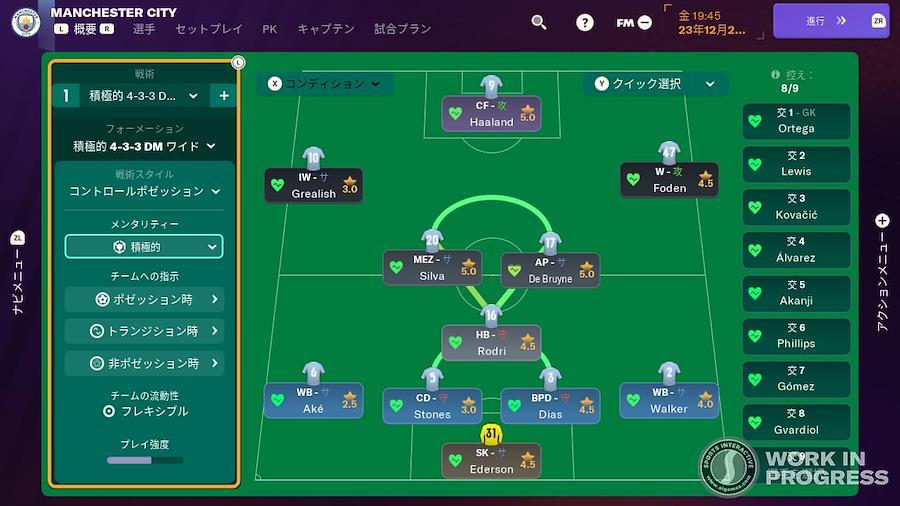Open the クイック選択 dropdown

coord(656,84)
